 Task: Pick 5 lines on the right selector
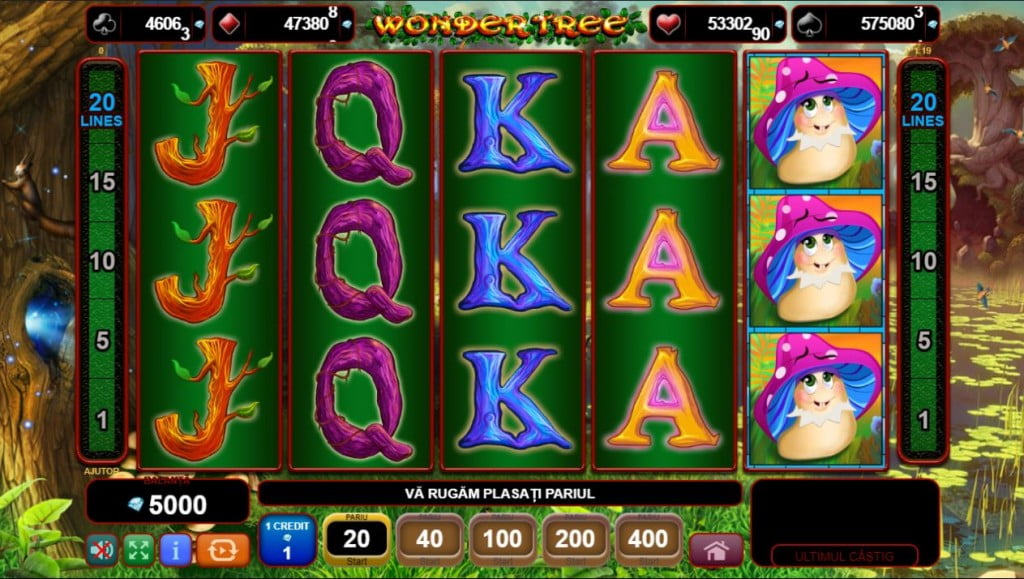[923, 341]
